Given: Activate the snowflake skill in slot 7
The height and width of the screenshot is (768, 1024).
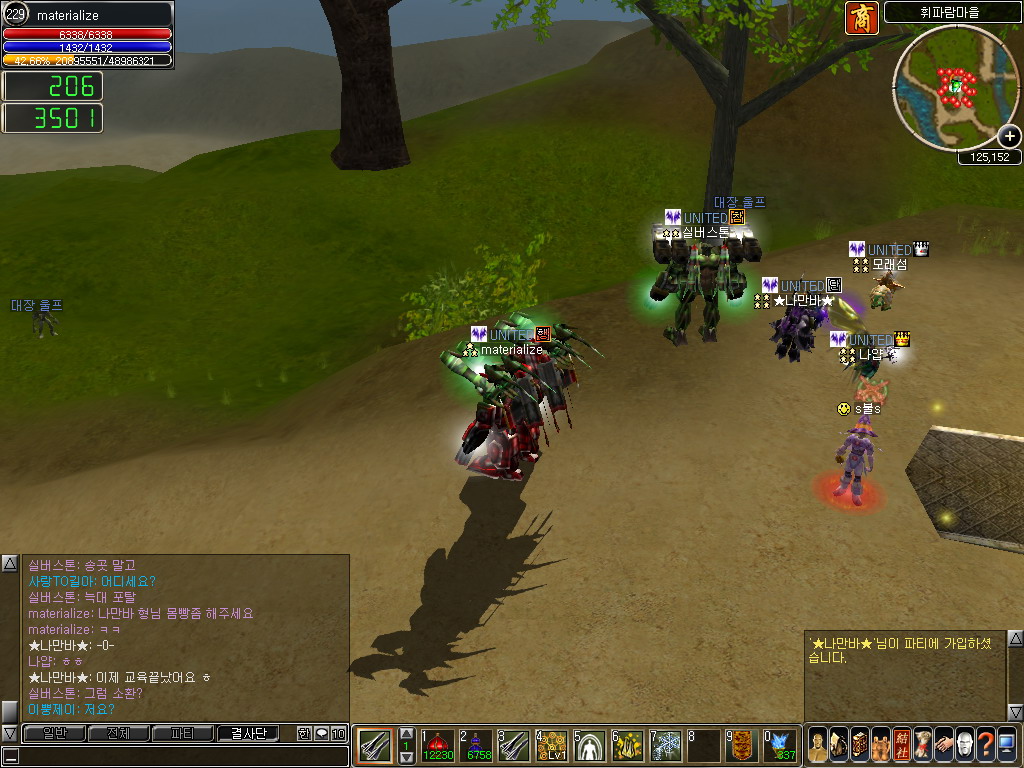Looking at the screenshot, I should (x=667, y=746).
